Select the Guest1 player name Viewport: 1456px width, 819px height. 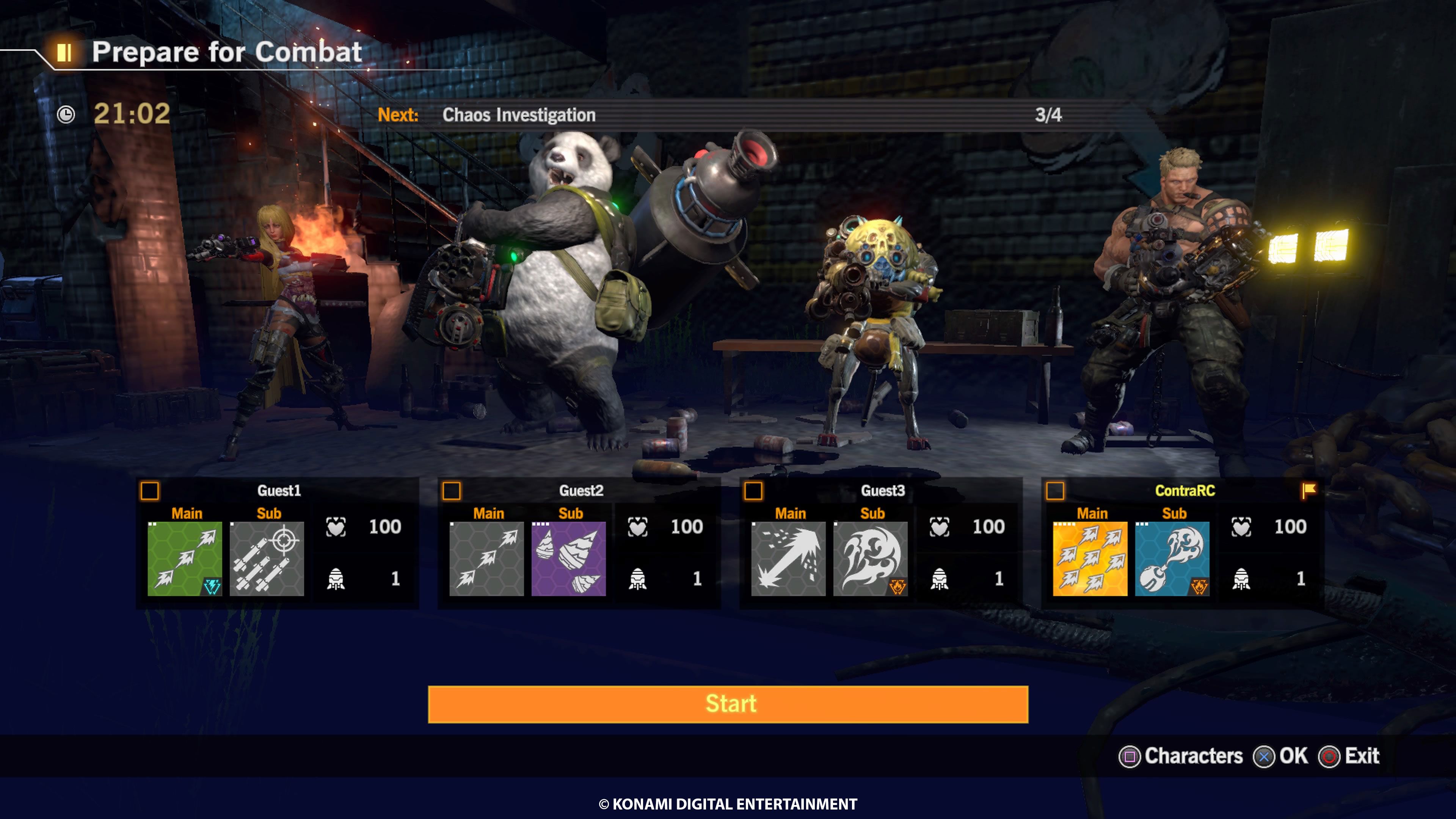pos(279,491)
